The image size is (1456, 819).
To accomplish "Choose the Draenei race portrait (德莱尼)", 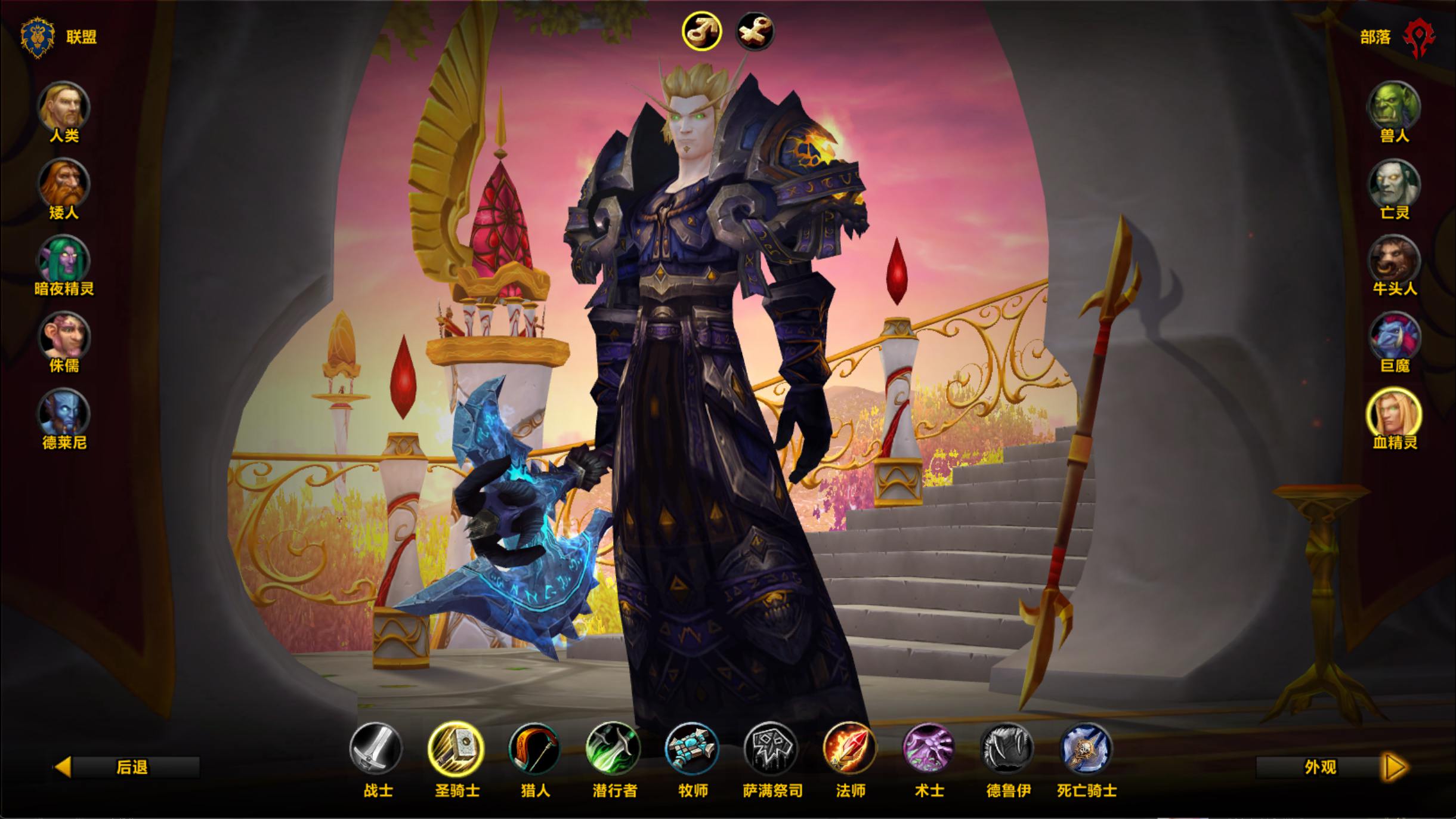I will coord(64,413).
